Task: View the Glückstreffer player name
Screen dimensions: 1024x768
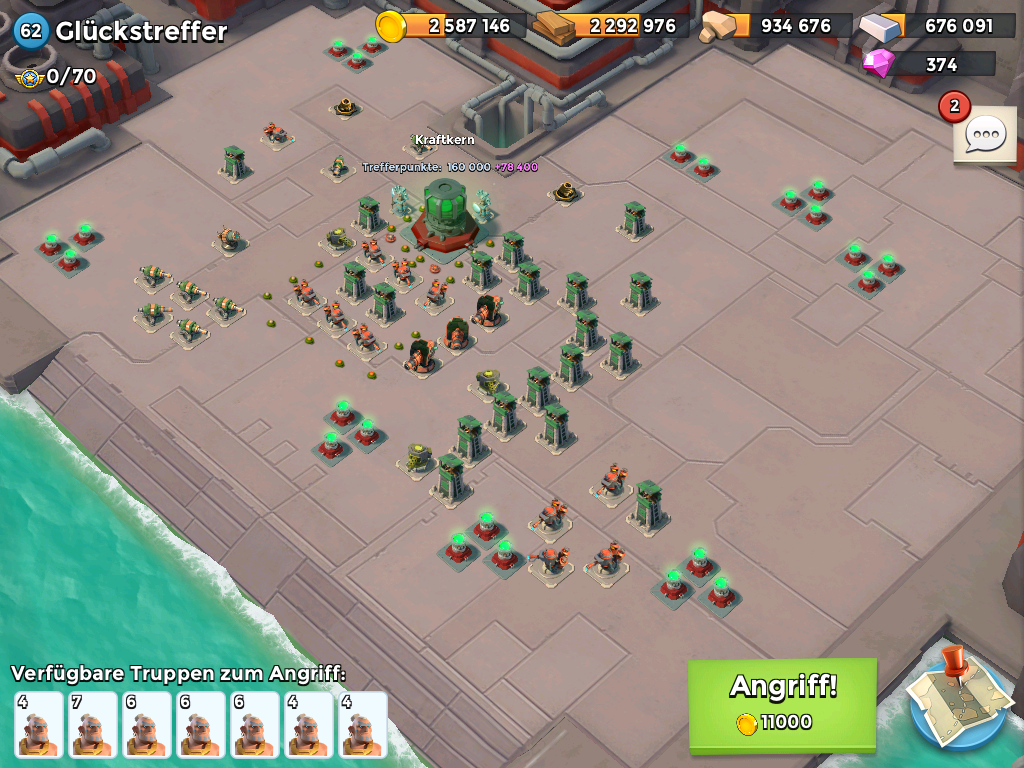Action: click(x=141, y=31)
